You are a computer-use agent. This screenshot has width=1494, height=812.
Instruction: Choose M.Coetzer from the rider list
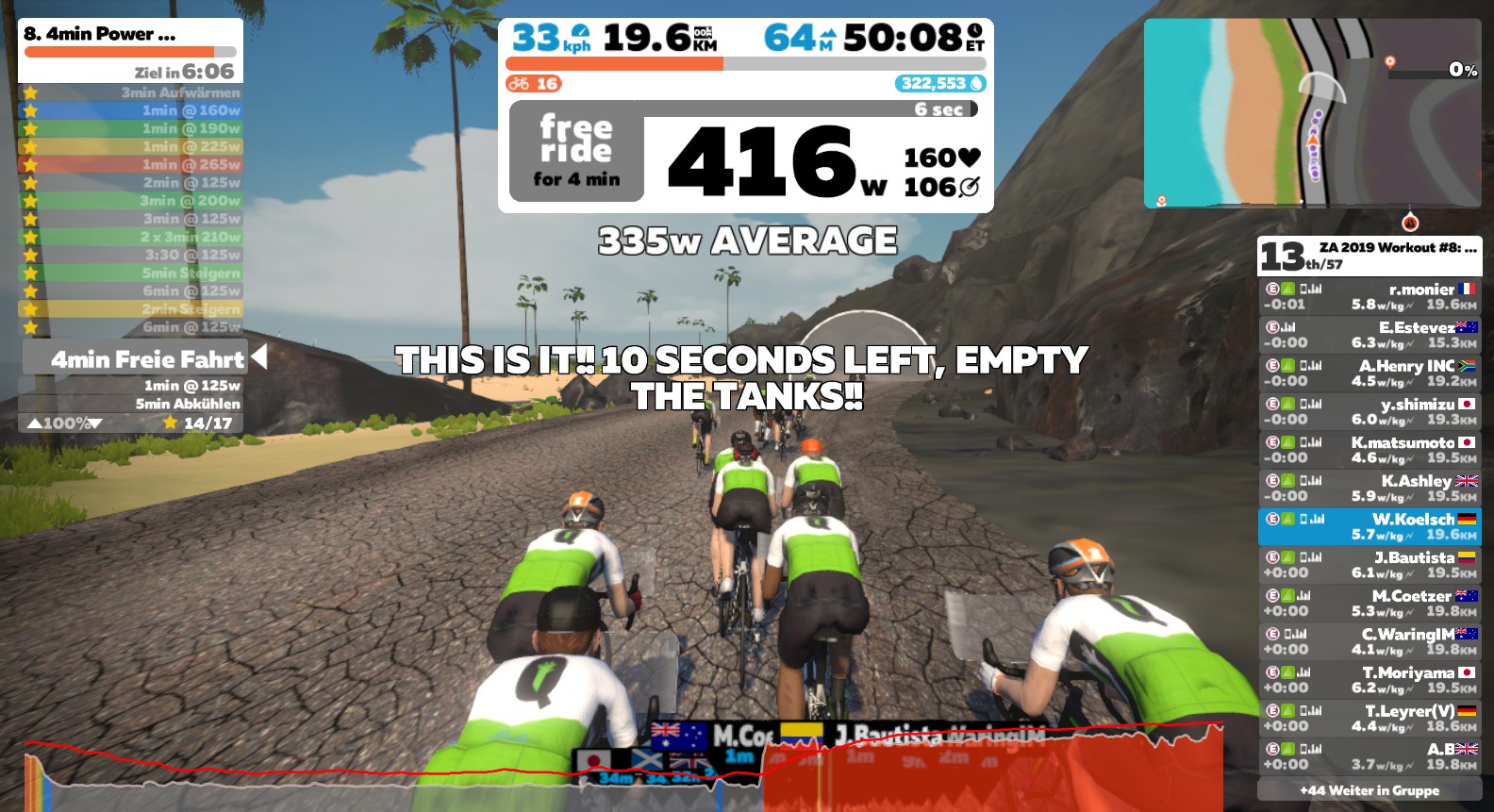point(1369,604)
